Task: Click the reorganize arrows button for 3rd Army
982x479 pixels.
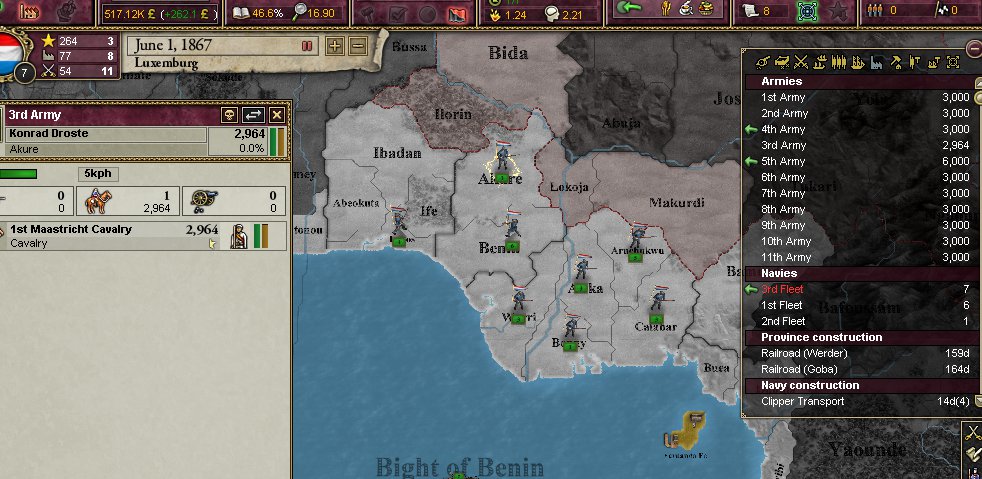Action: pos(254,115)
